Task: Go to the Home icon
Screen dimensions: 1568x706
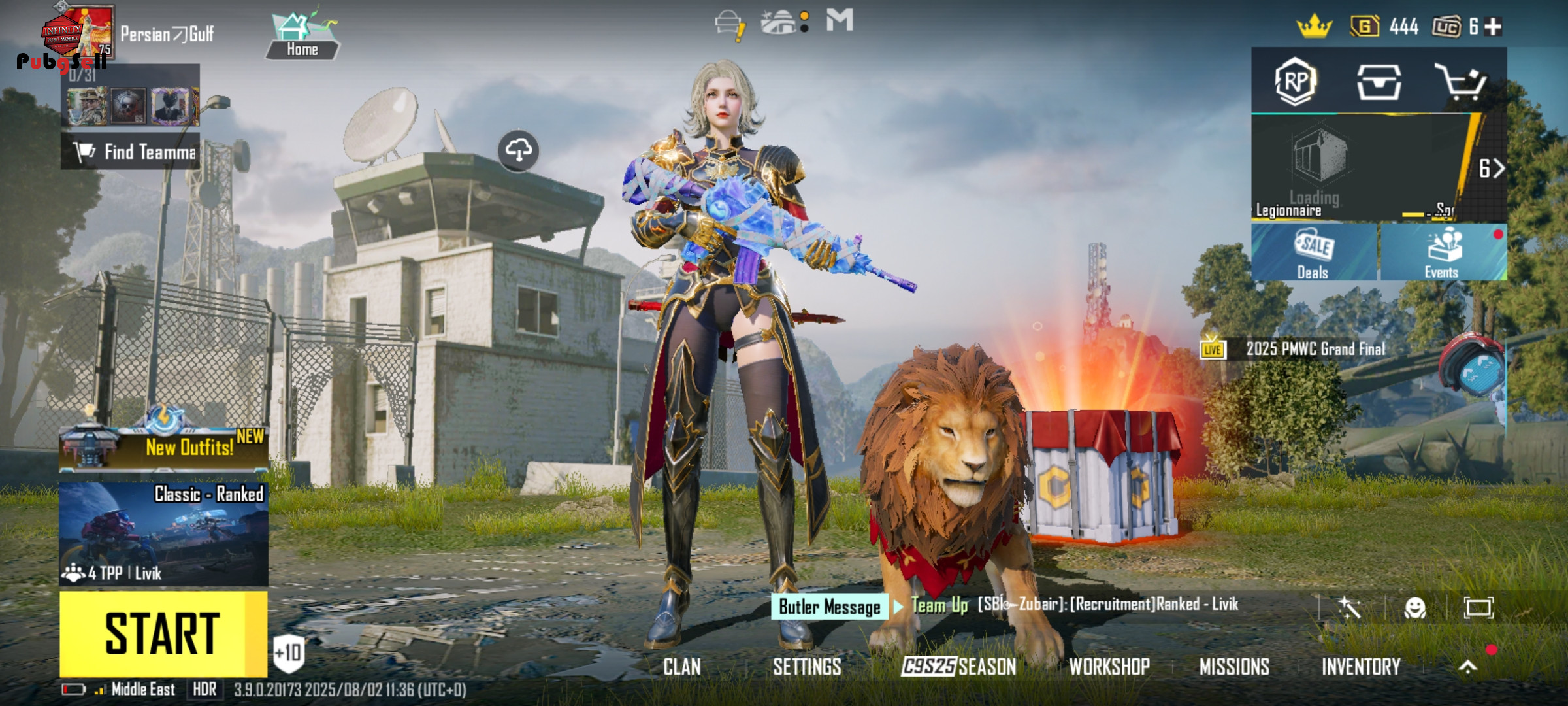Action: click(x=302, y=37)
